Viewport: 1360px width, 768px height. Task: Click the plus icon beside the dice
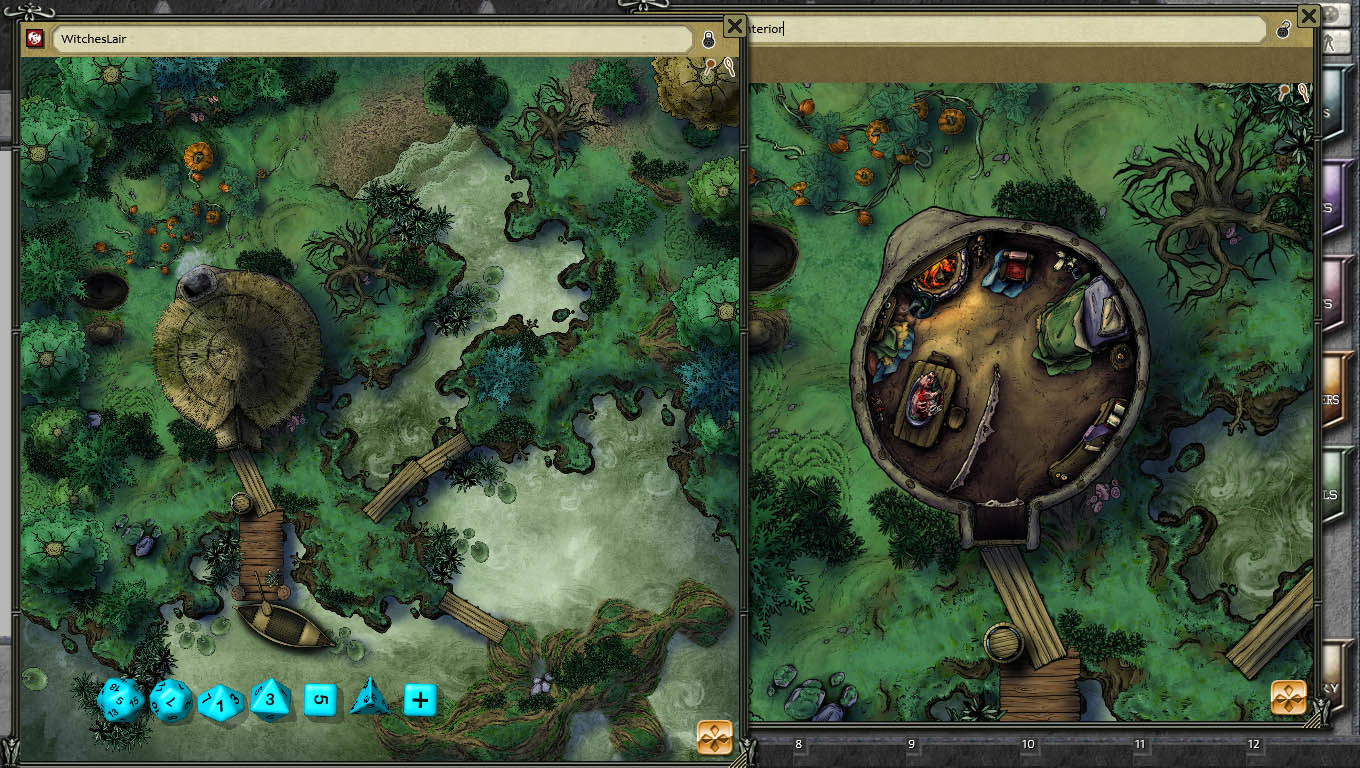[x=419, y=700]
